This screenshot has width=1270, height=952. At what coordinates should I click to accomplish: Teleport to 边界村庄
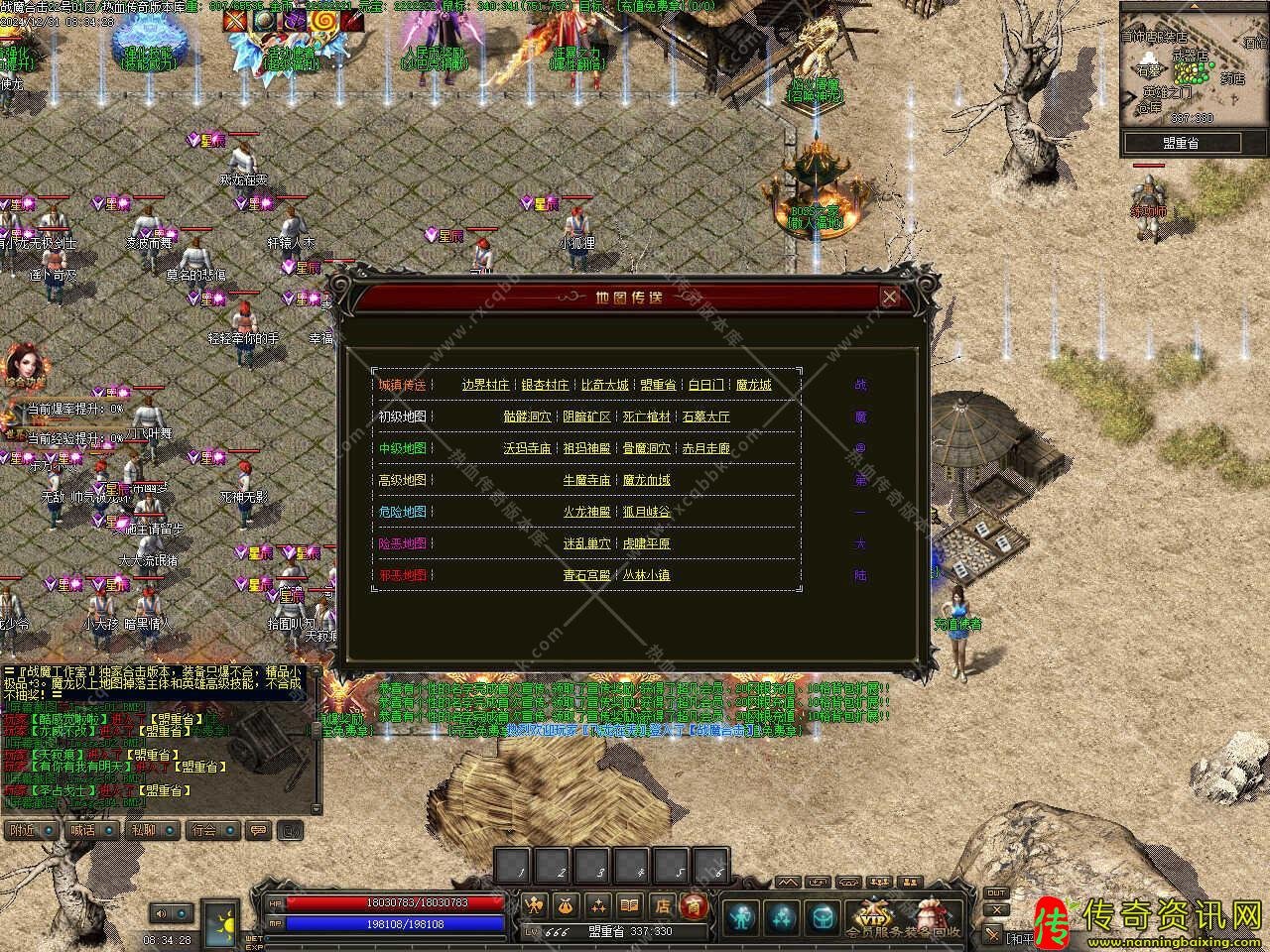485,385
